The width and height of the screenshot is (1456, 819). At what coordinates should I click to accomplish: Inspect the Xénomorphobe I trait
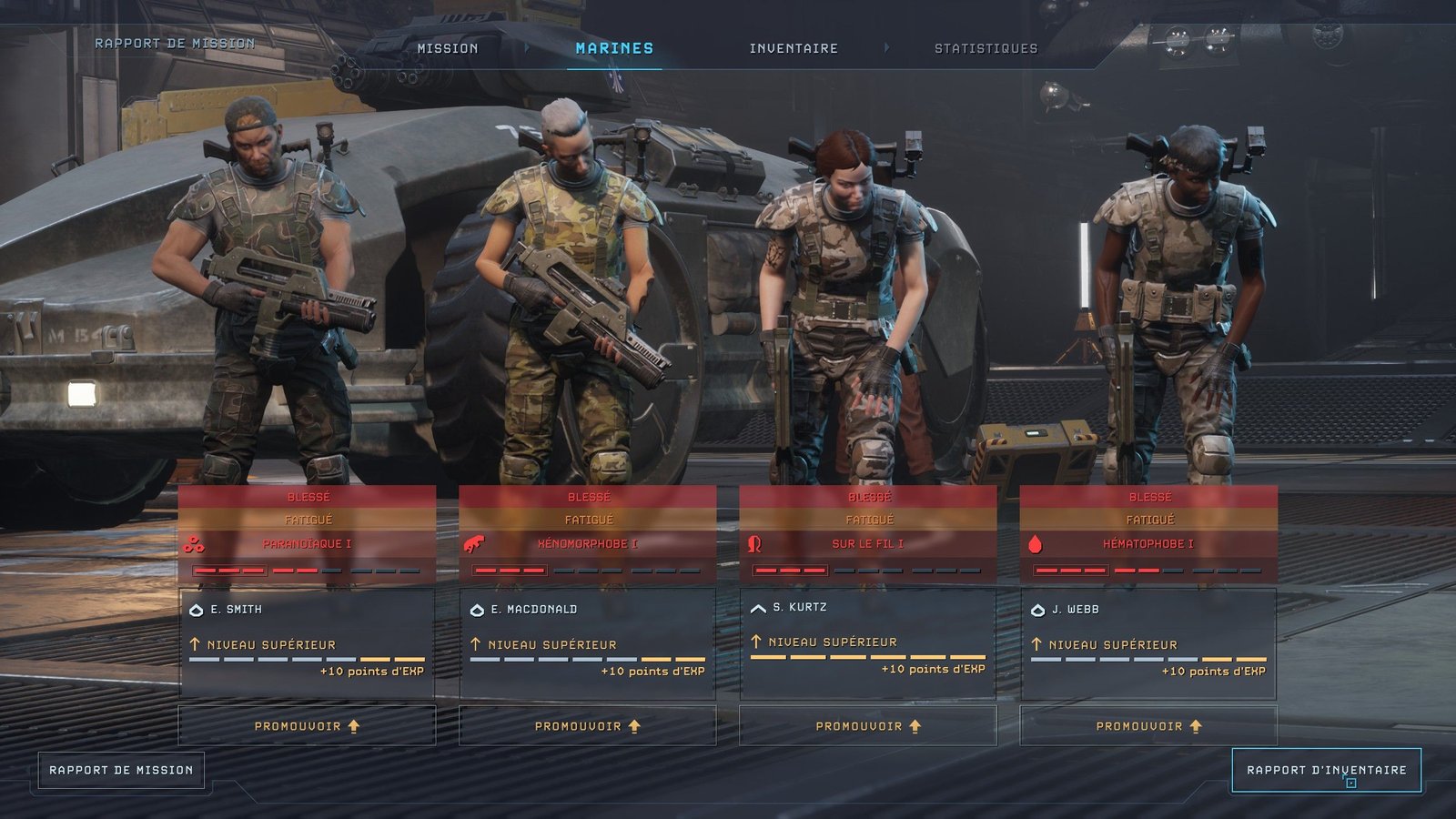pos(587,544)
